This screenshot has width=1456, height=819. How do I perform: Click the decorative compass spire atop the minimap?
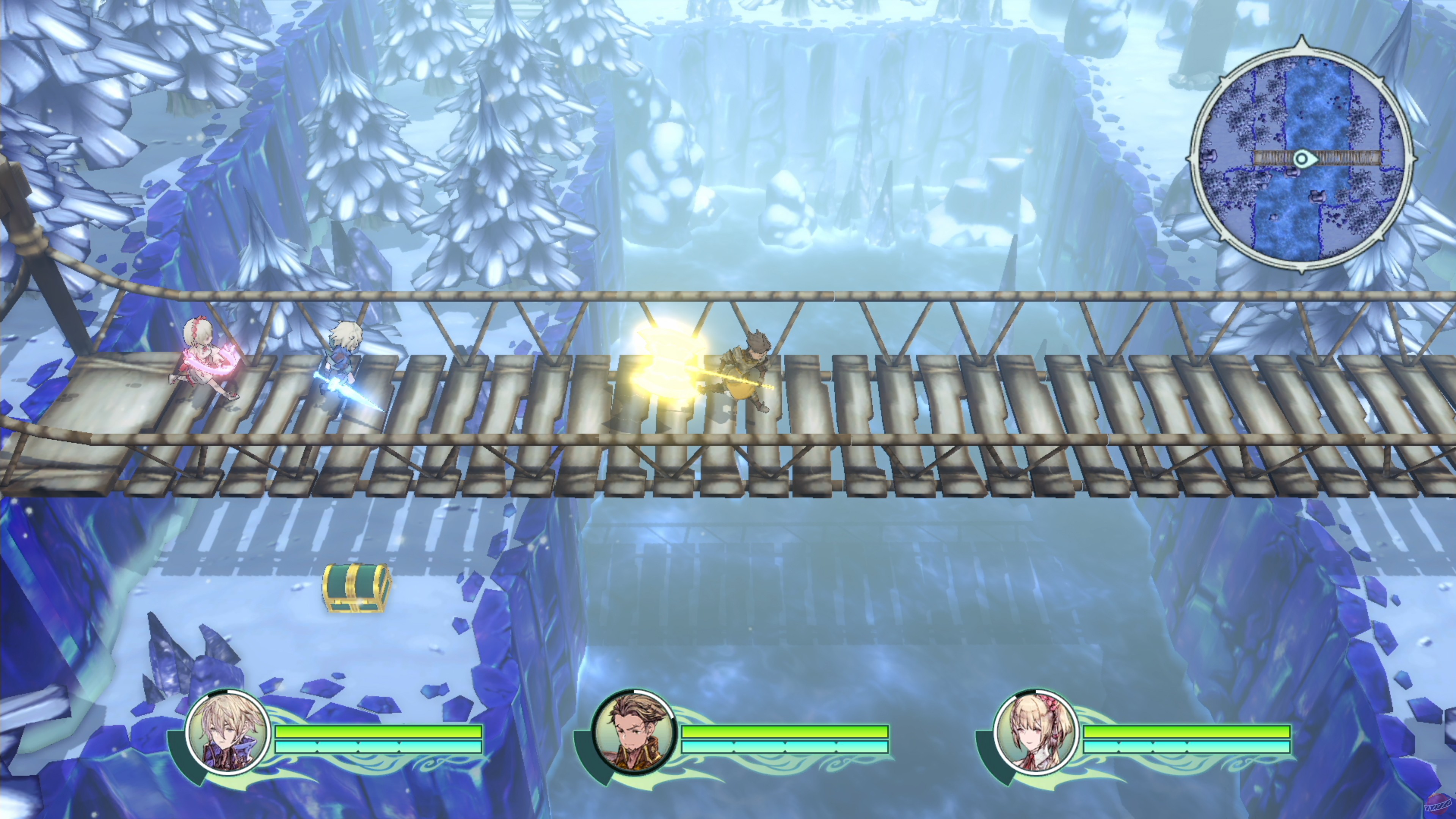coord(1303,39)
